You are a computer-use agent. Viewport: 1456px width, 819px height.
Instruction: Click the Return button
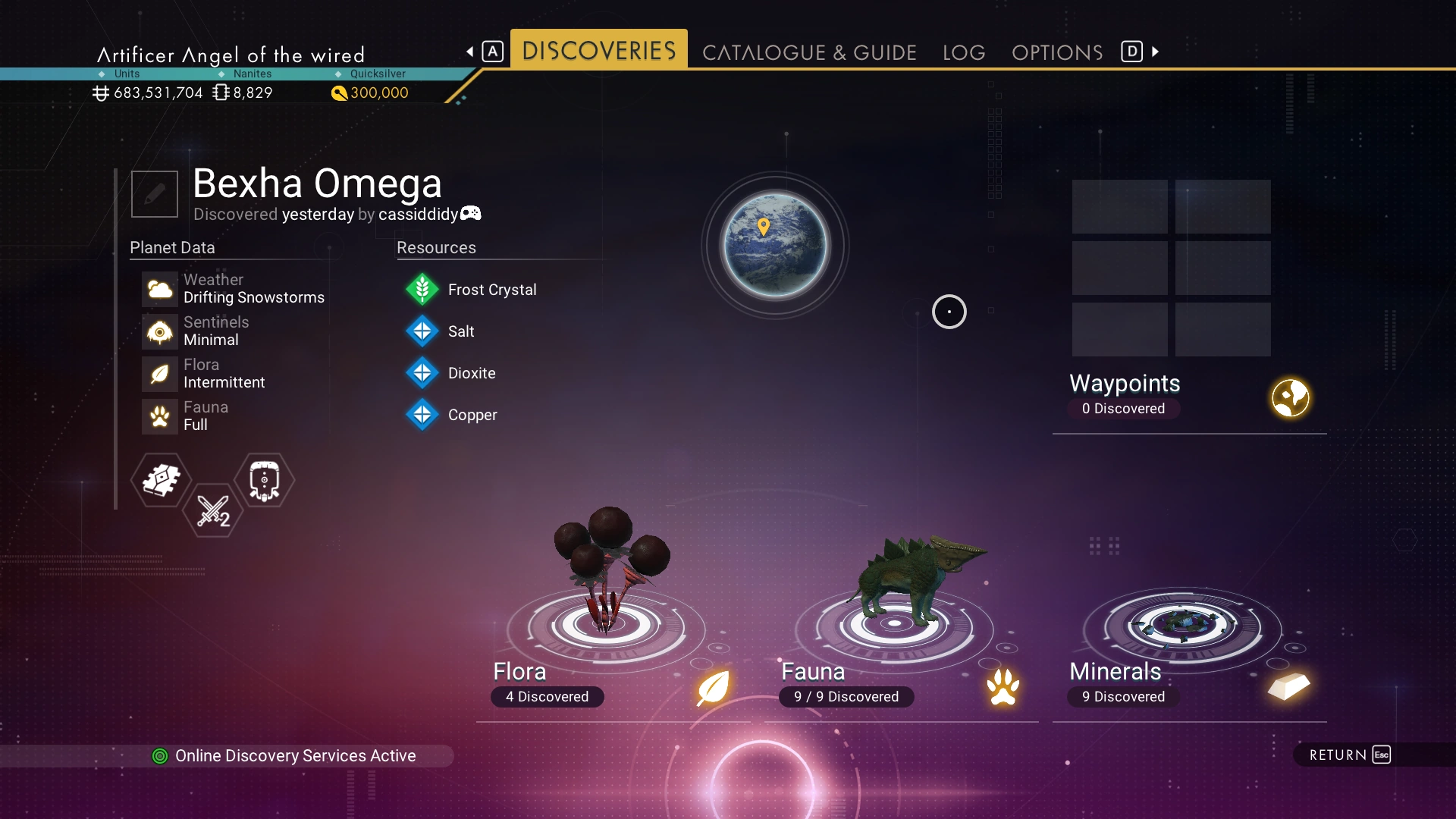pyautogui.click(x=1350, y=755)
